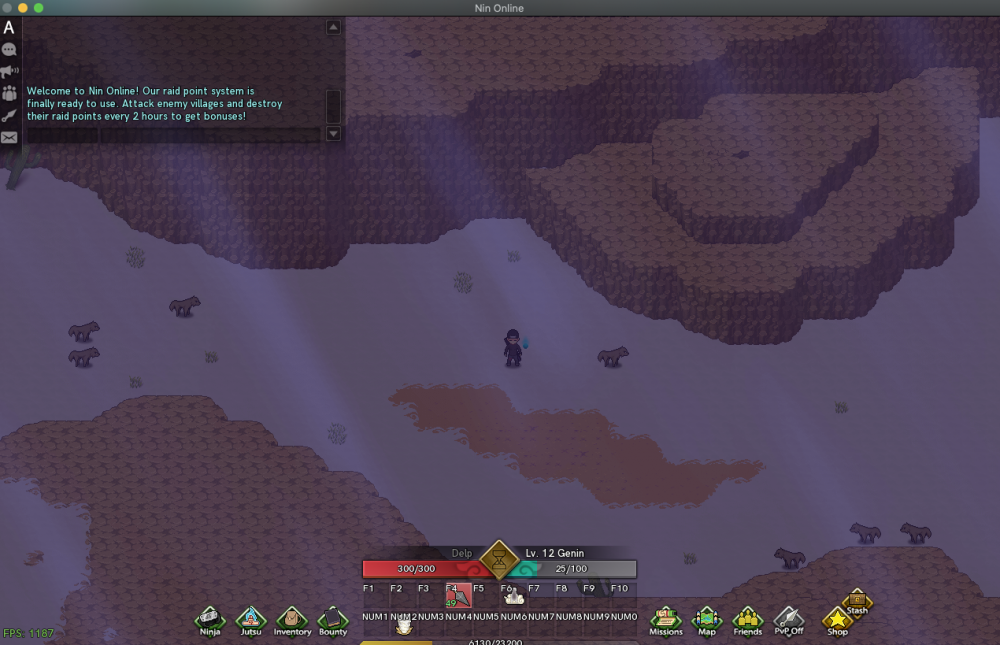Open the Shop

(837, 620)
